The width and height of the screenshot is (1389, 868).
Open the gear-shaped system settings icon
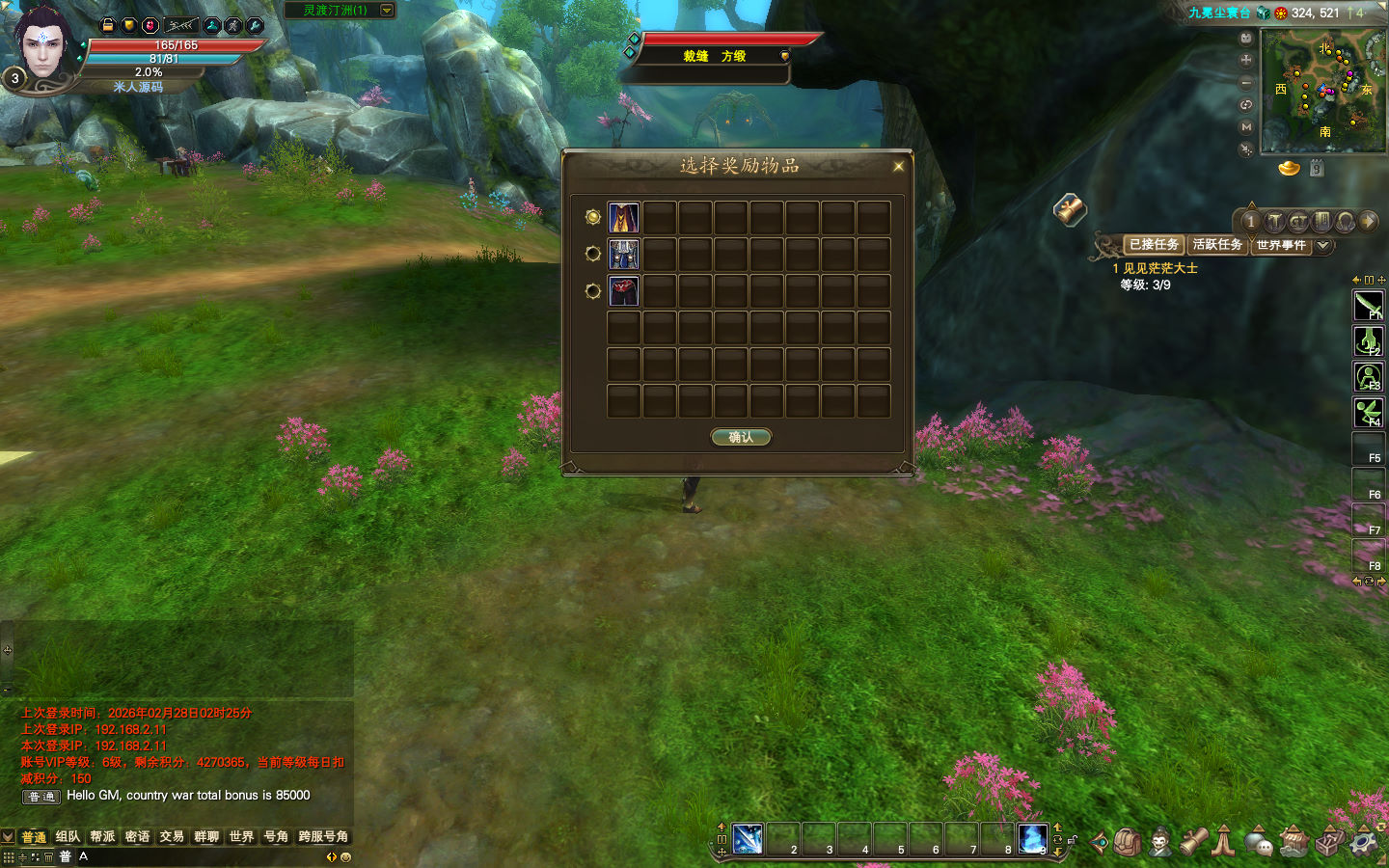tap(1363, 841)
